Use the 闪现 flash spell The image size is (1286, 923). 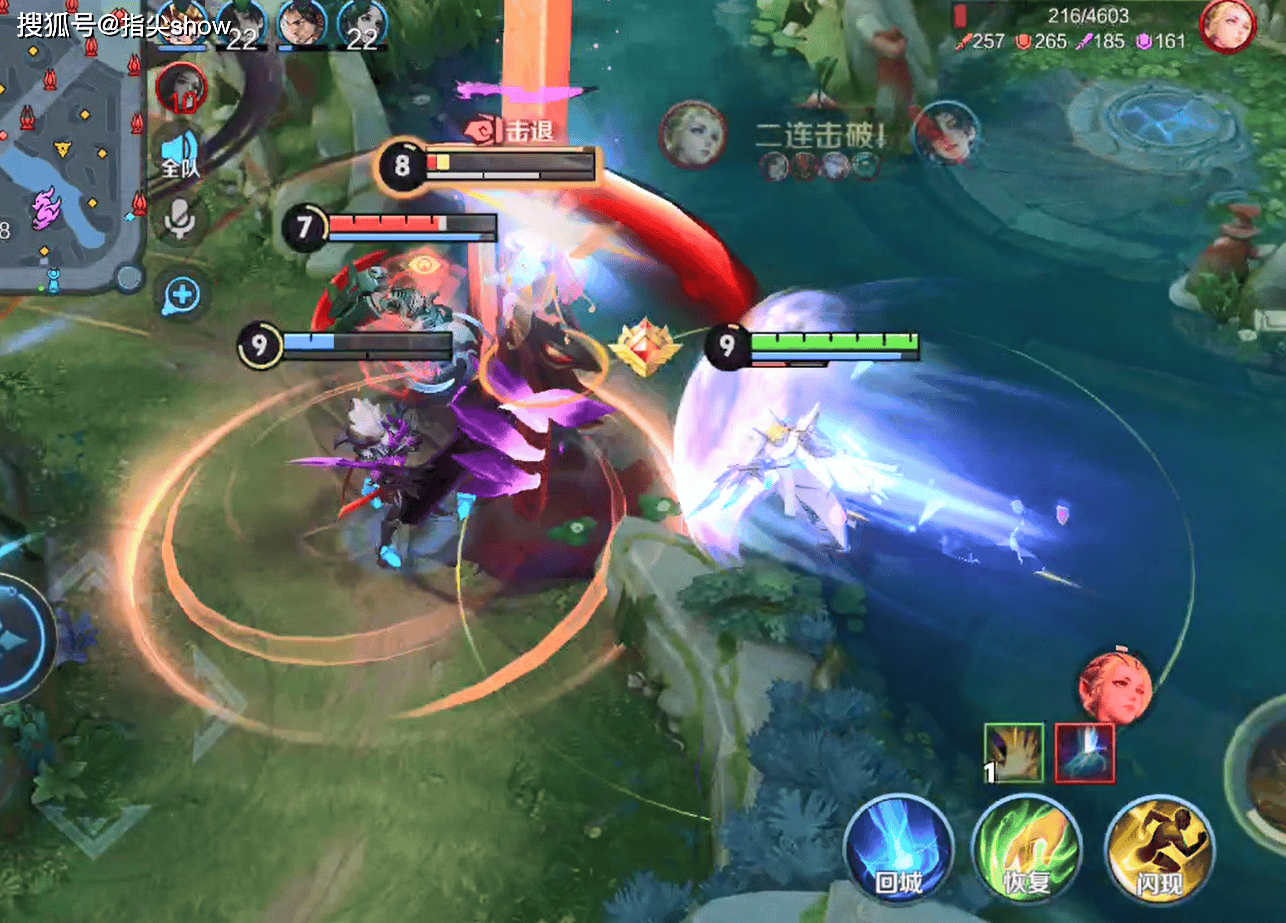pyautogui.click(x=1160, y=850)
